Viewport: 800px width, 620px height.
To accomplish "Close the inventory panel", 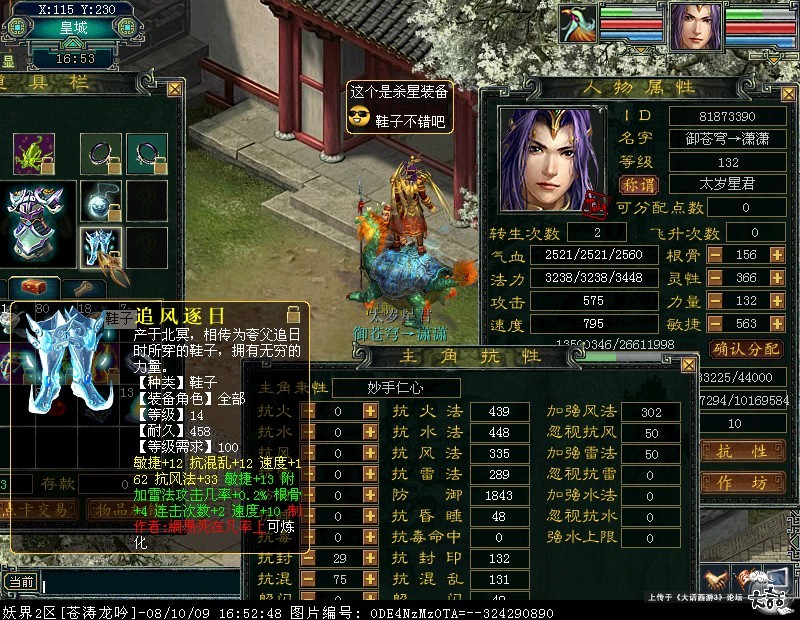I will coord(174,89).
